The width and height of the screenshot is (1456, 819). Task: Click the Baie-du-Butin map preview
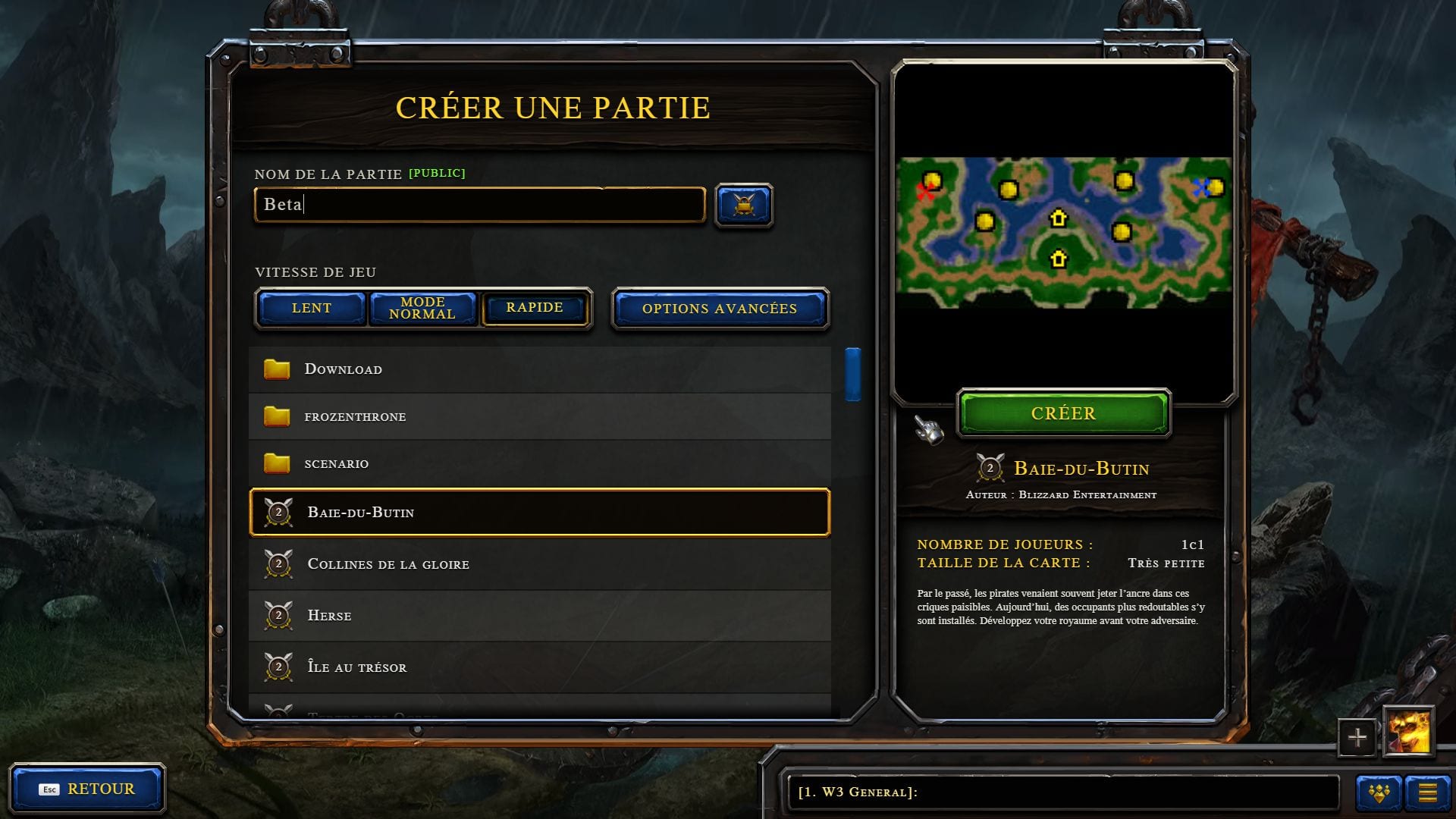[x=1063, y=232]
